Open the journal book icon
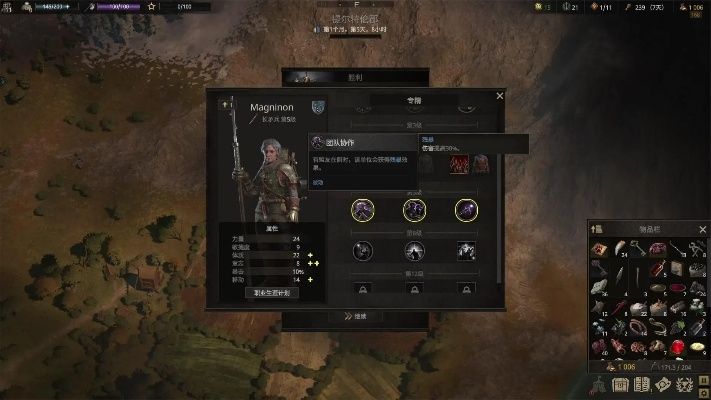711x400 pixels. [640, 385]
